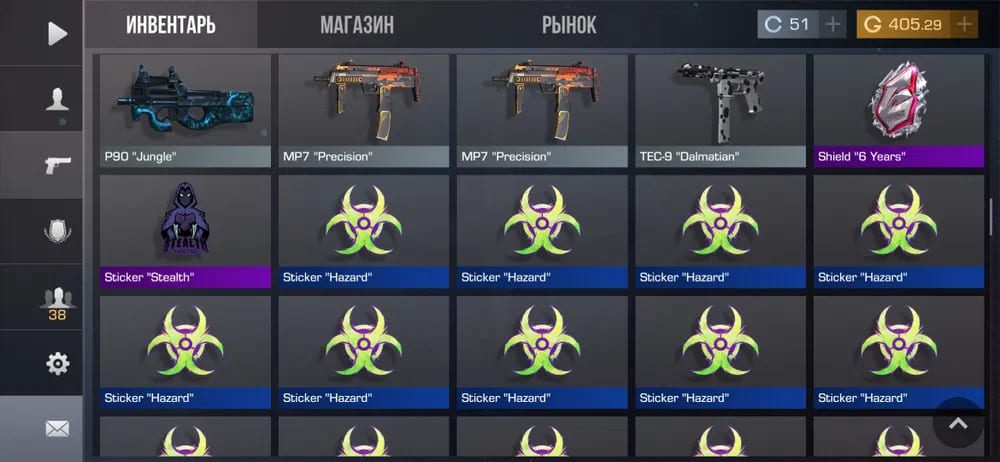Open the gear settings icon
Image resolution: width=1000 pixels, height=462 pixels.
pos(57,364)
